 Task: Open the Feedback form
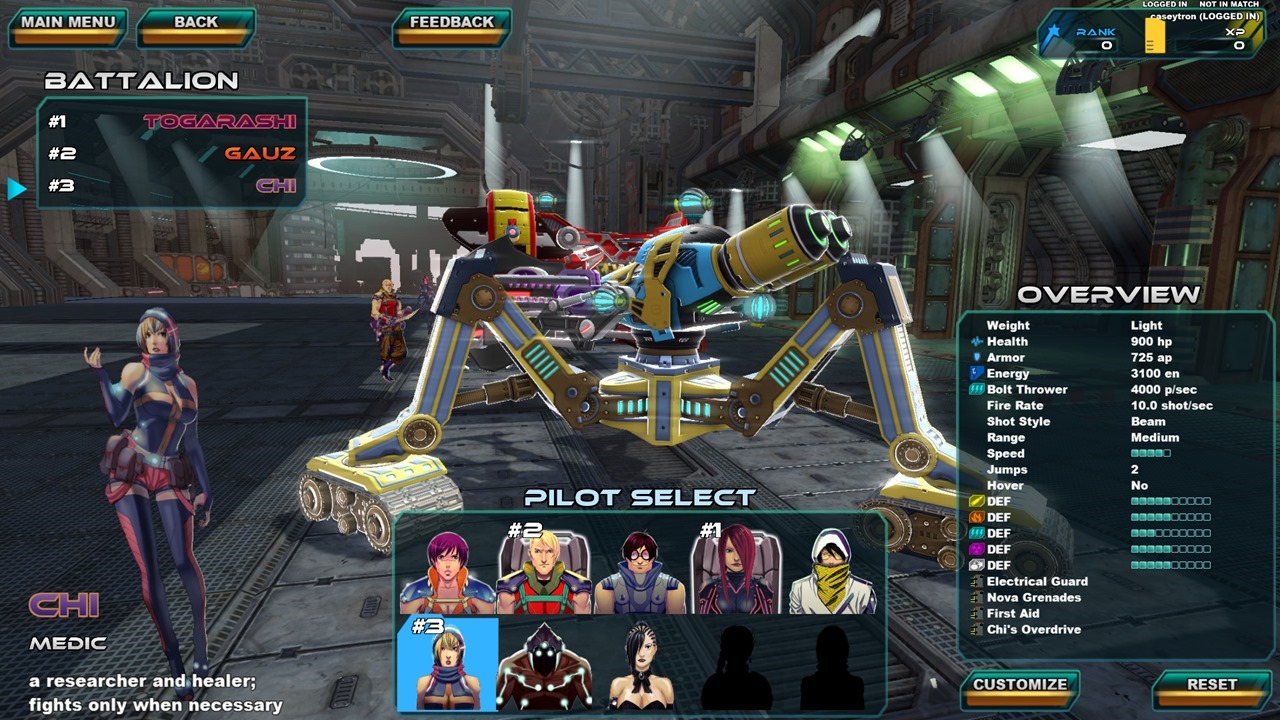point(451,24)
